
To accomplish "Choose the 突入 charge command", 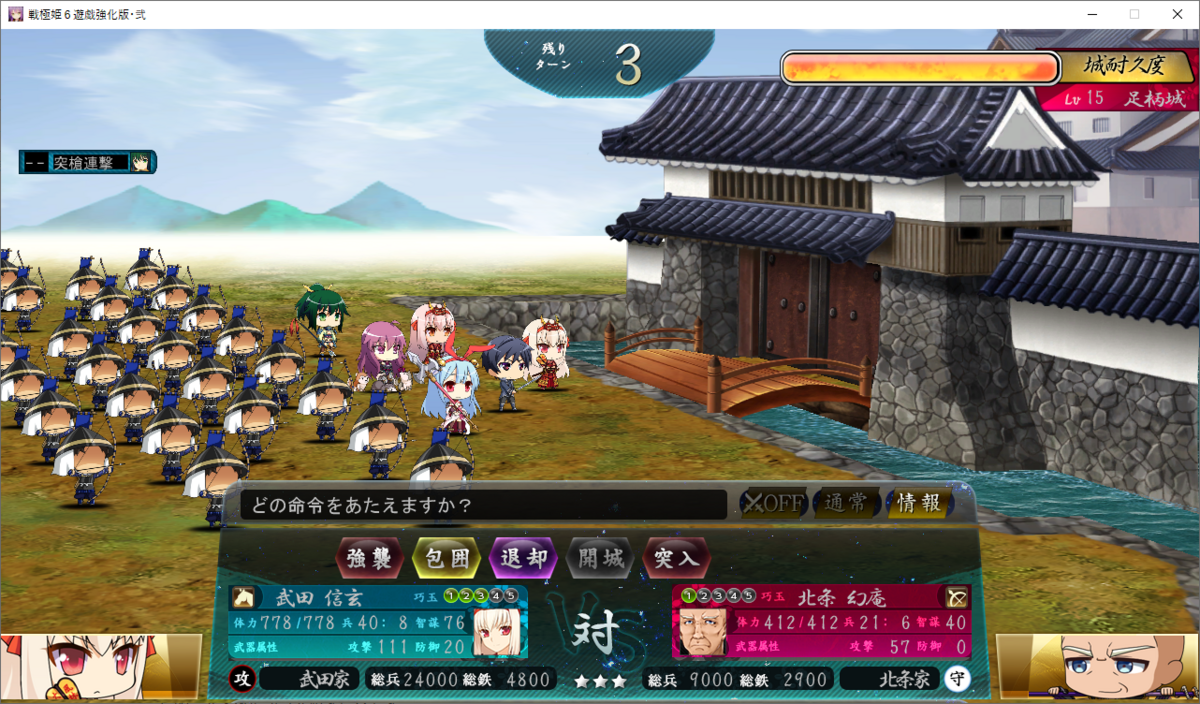I will [677, 558].
